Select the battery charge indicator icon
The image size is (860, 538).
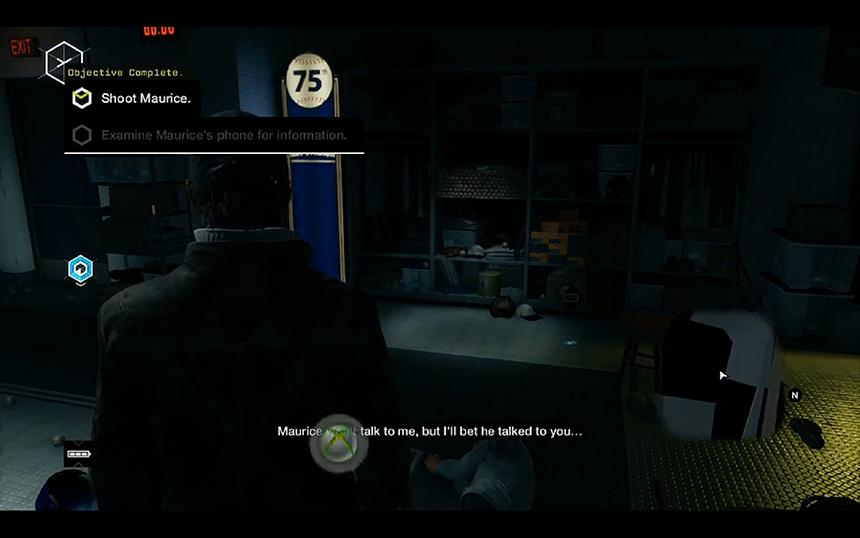(77, 454)
